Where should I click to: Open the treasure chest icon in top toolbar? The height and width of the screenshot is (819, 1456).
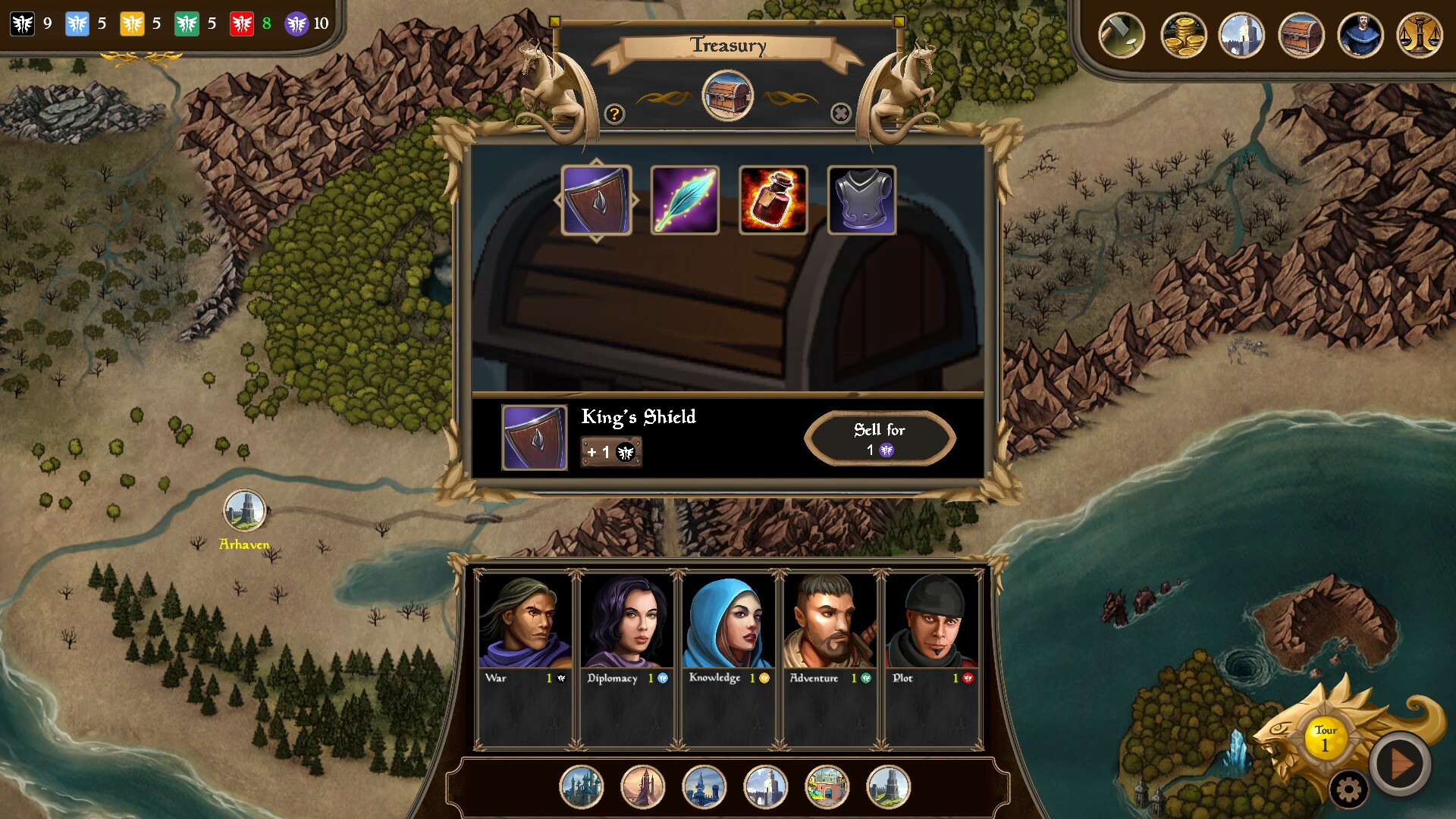tap(1303, 34)
